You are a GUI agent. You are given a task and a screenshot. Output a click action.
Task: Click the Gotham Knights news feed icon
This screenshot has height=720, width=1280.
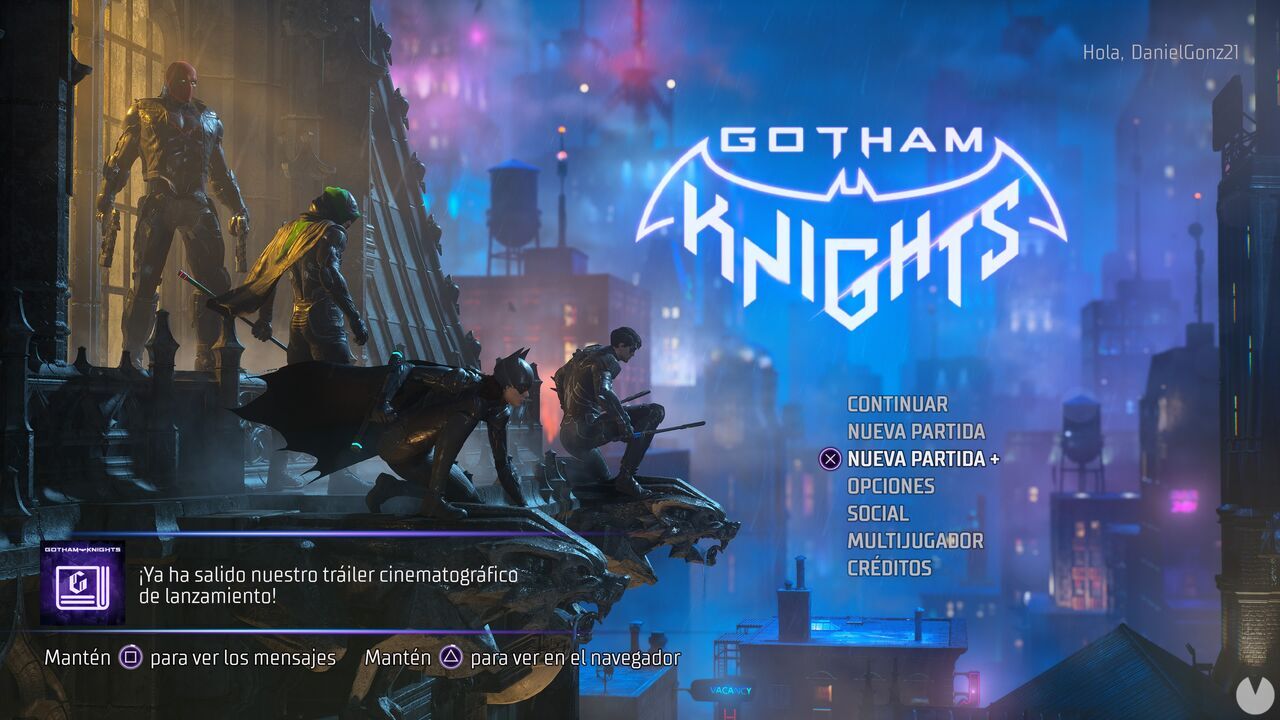click(83, 583)
